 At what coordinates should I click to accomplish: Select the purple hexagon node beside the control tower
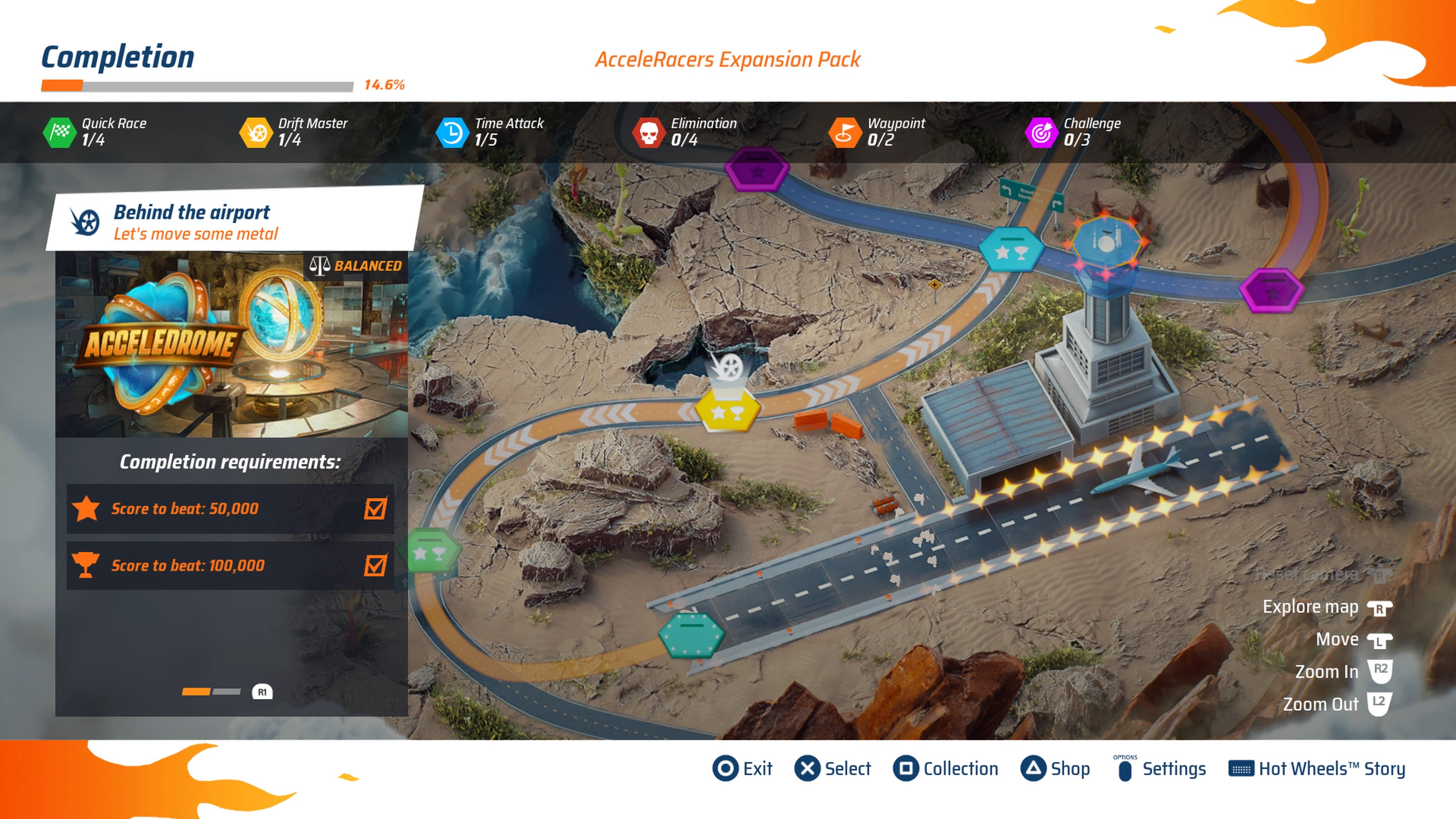[x=1271, y=290]
